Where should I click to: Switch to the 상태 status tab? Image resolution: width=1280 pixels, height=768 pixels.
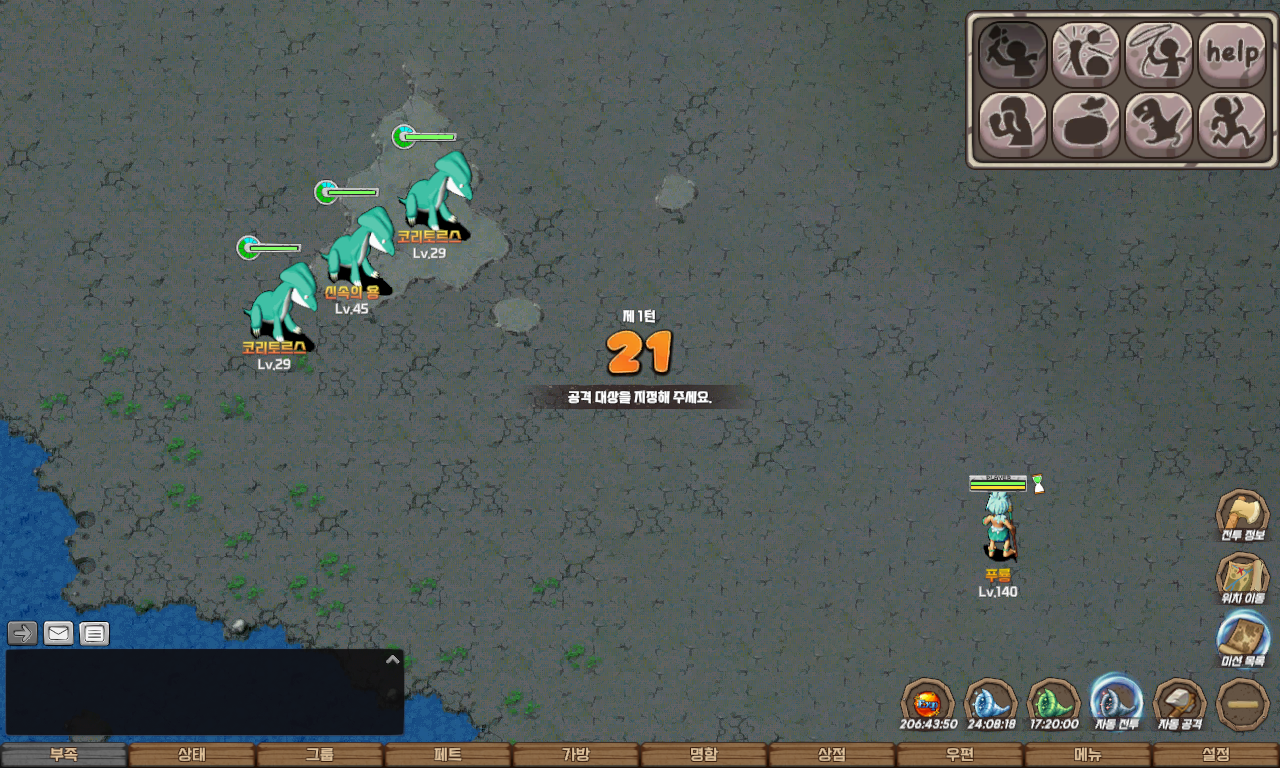(192, 755)
